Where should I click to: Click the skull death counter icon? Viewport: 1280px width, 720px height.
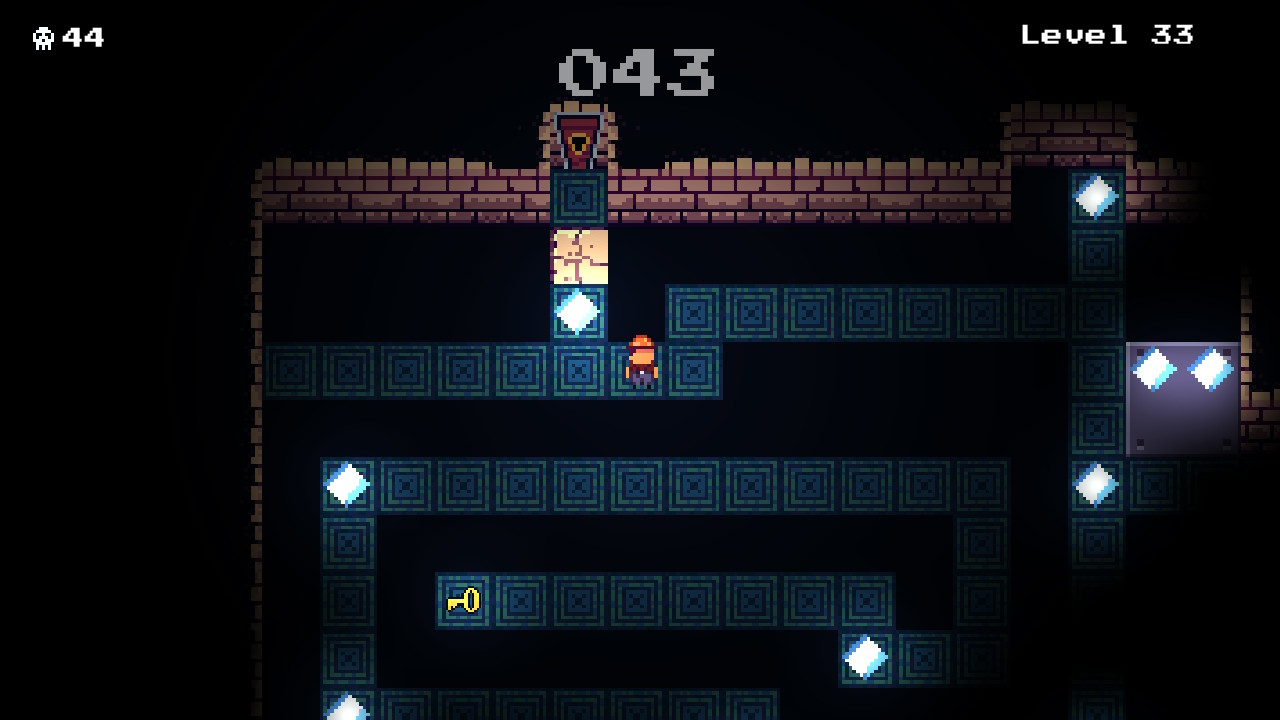tap(44, 36)
